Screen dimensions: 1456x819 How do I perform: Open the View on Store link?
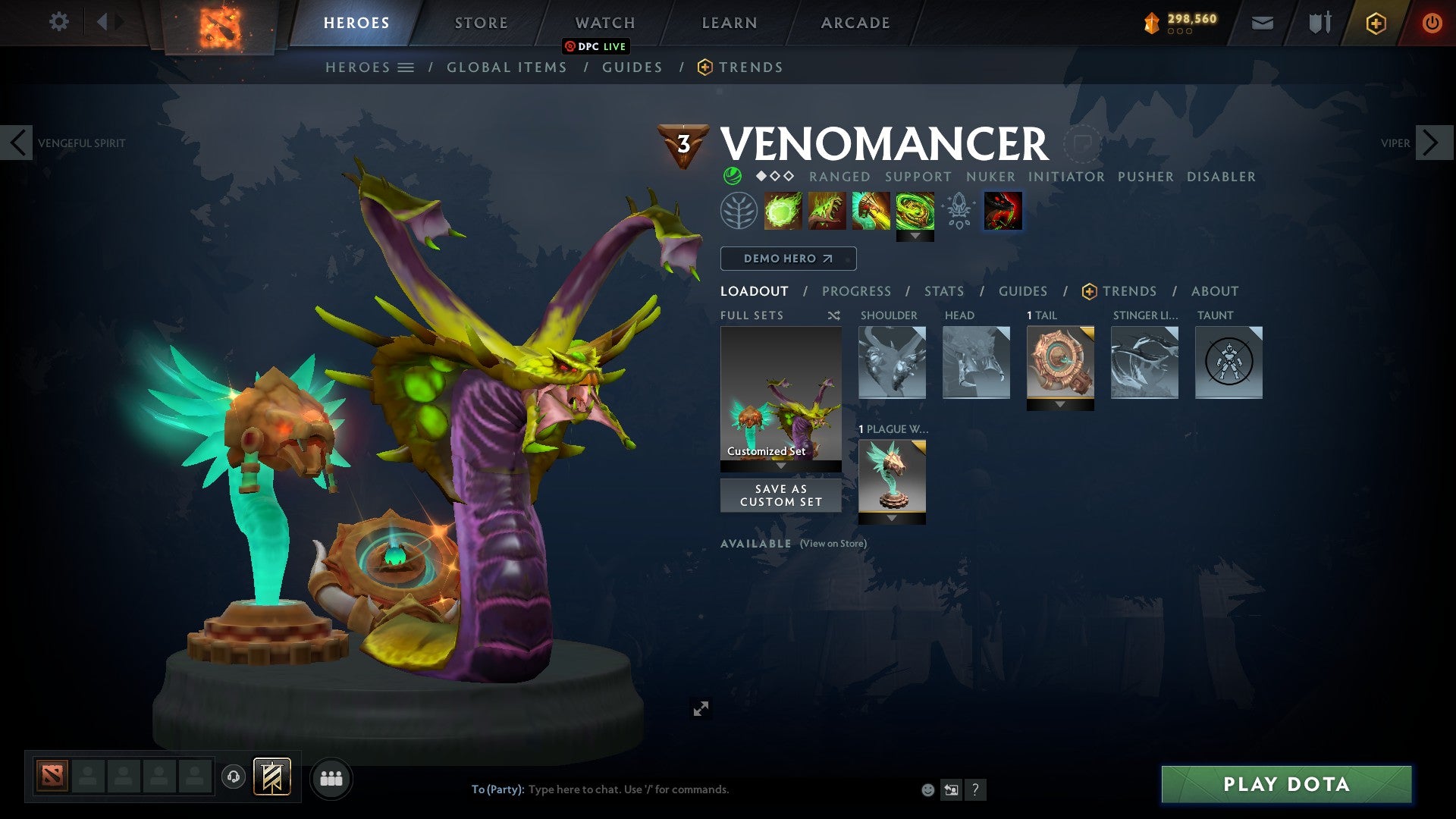833,544
